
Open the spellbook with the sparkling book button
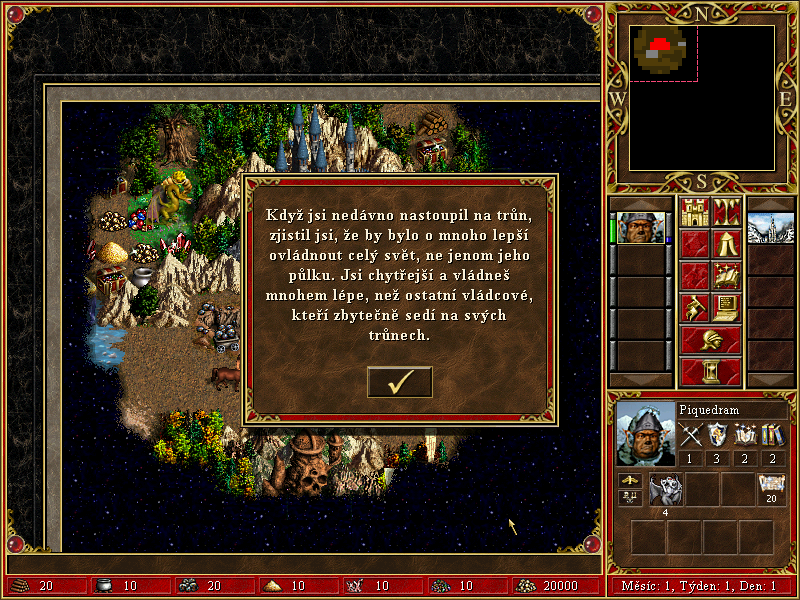pyautogui.click(x=726, y=275)
